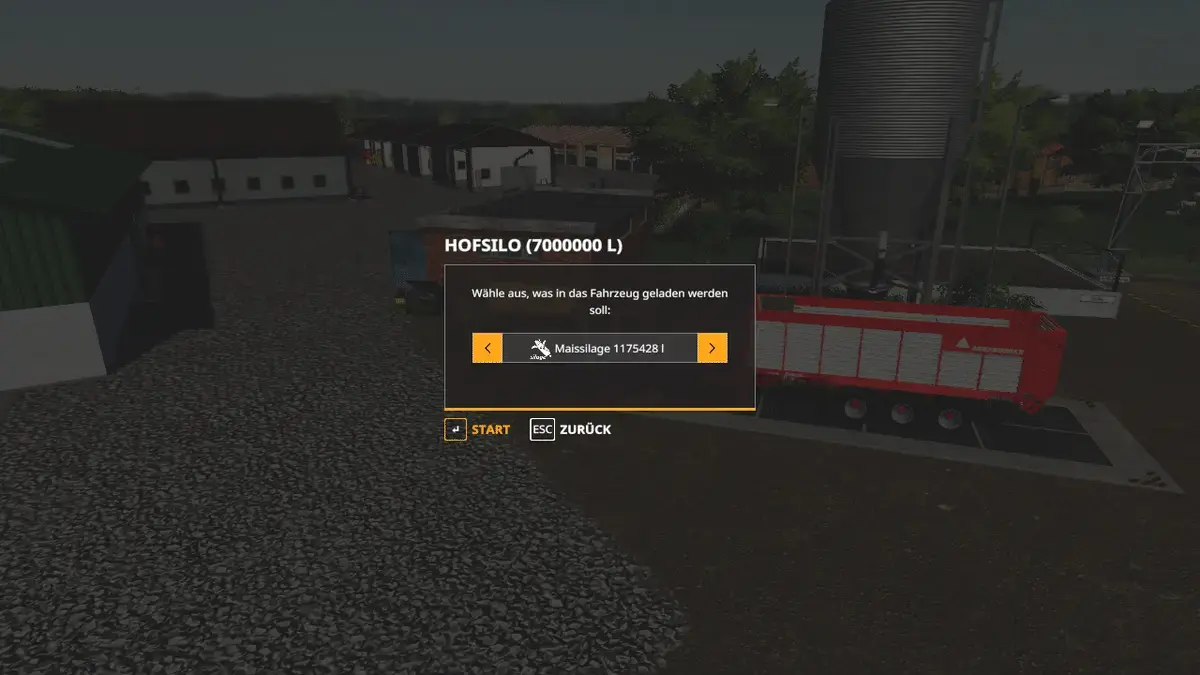
Task: Choose the Maissilage 1175428 l option
Action: point(599,348)
